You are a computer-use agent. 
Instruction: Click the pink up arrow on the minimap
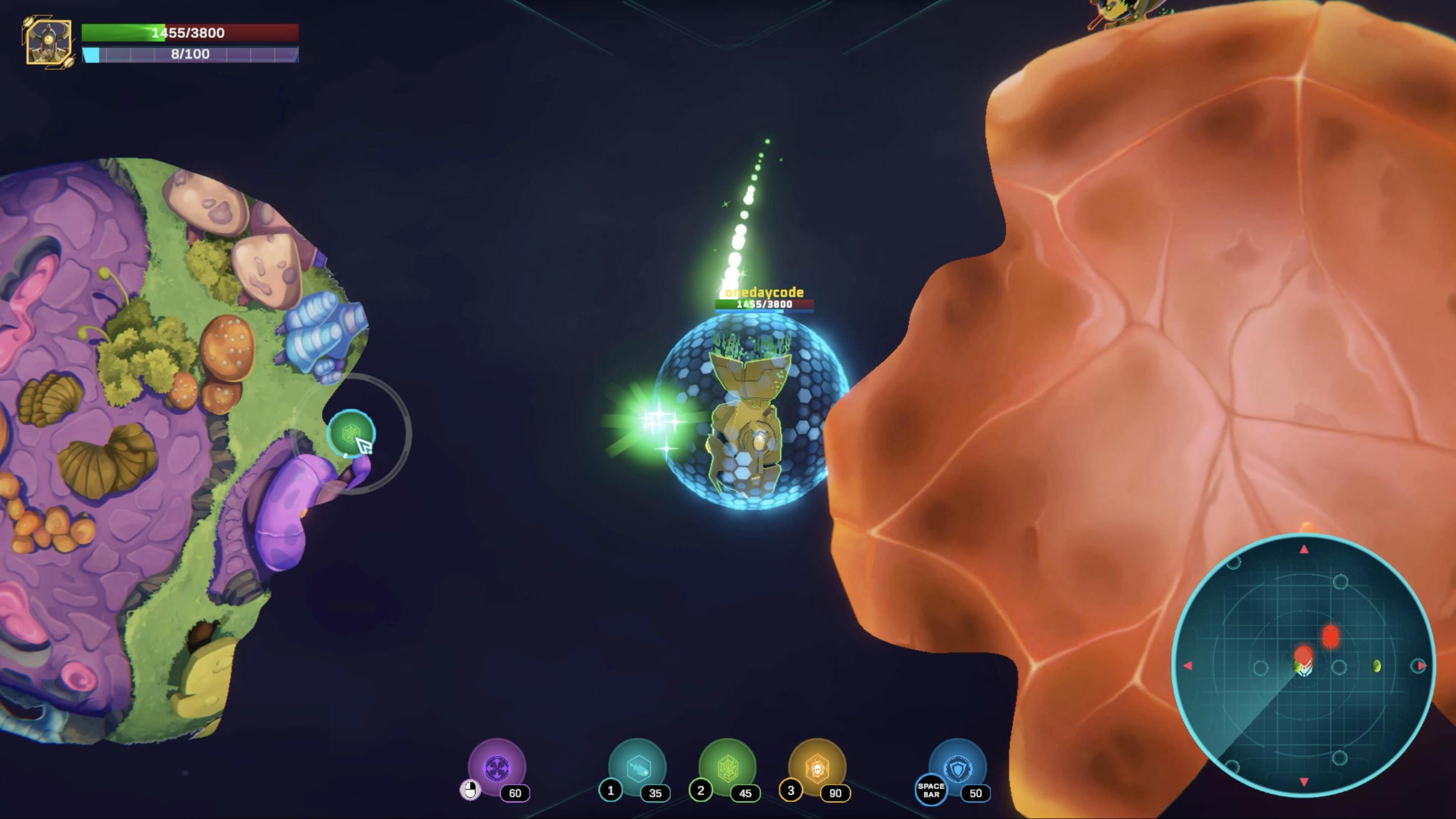(x=1304, y=549)
